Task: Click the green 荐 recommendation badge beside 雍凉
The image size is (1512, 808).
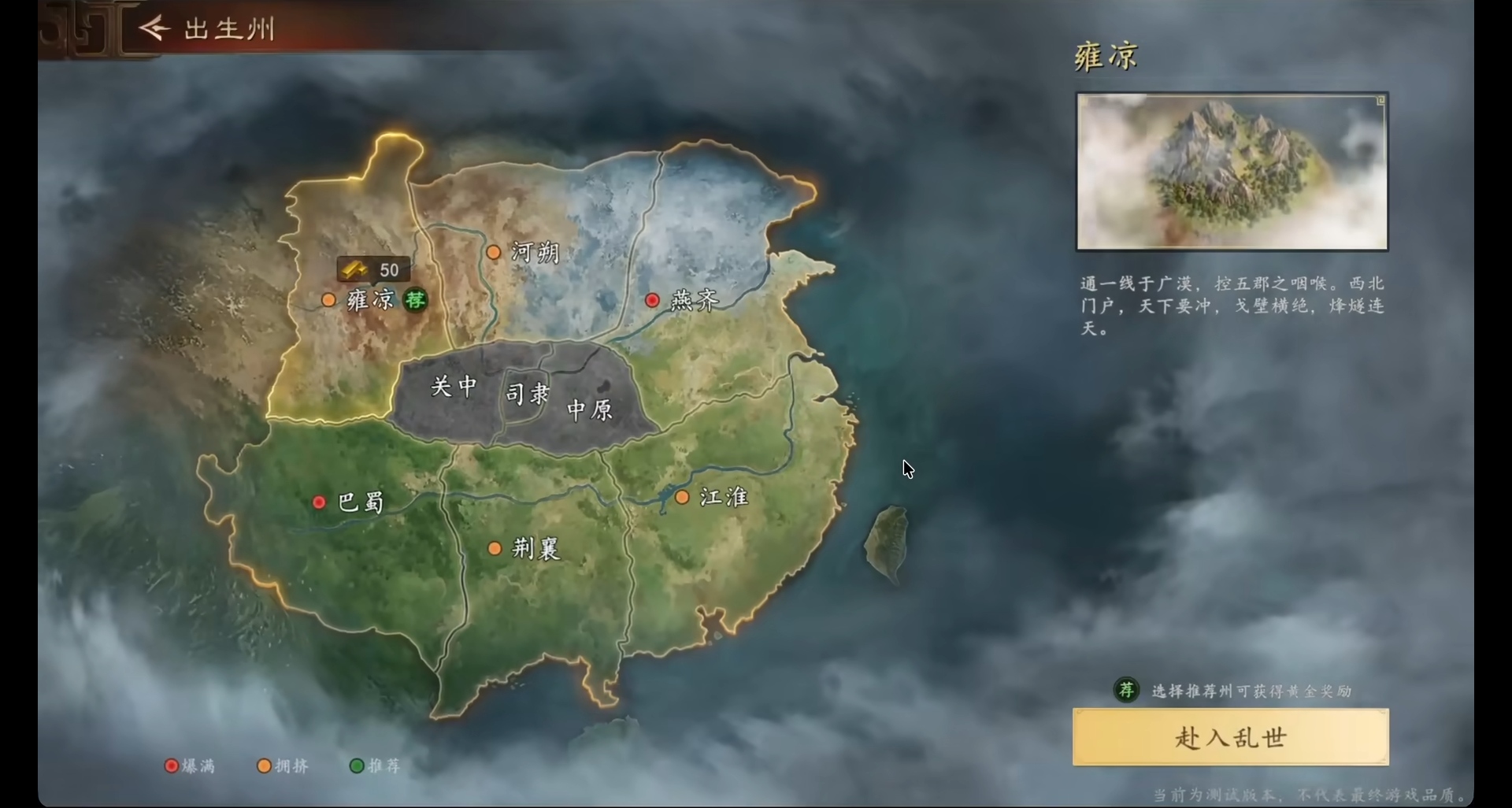Action: tap(416, 300)
